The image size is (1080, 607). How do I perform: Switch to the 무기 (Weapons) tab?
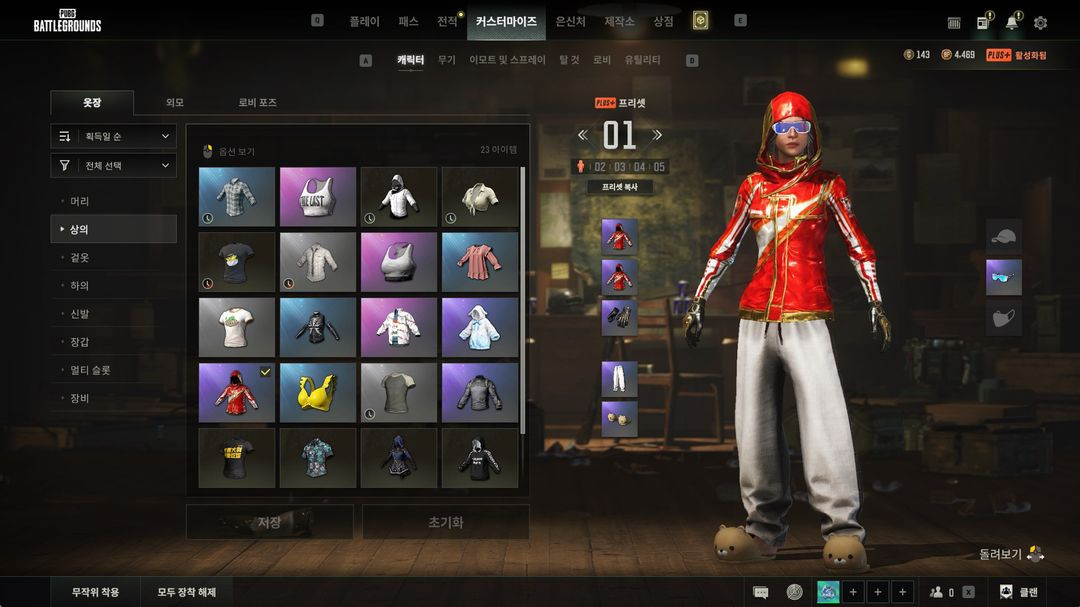(x=446, y=60)
